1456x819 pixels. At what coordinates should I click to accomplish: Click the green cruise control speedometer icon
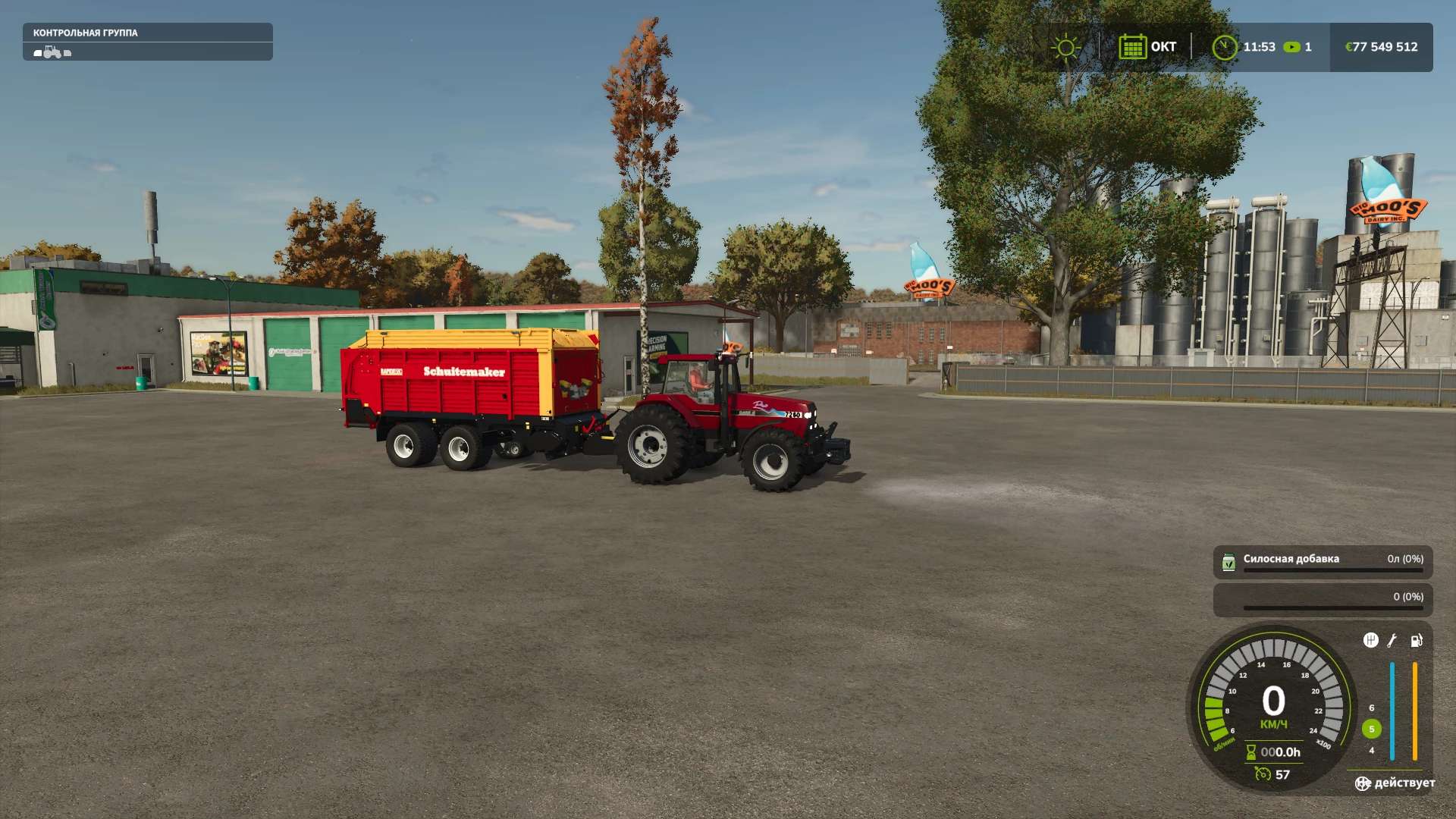pos(1263,773)
